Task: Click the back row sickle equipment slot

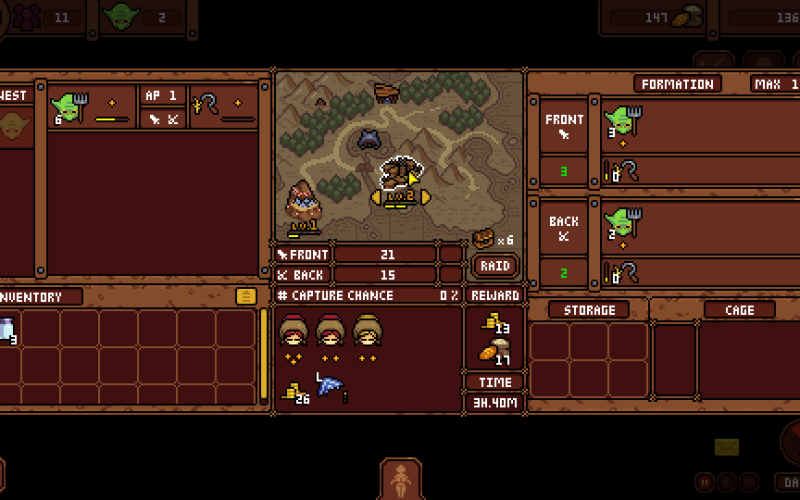Action: [x=615, y=272]
